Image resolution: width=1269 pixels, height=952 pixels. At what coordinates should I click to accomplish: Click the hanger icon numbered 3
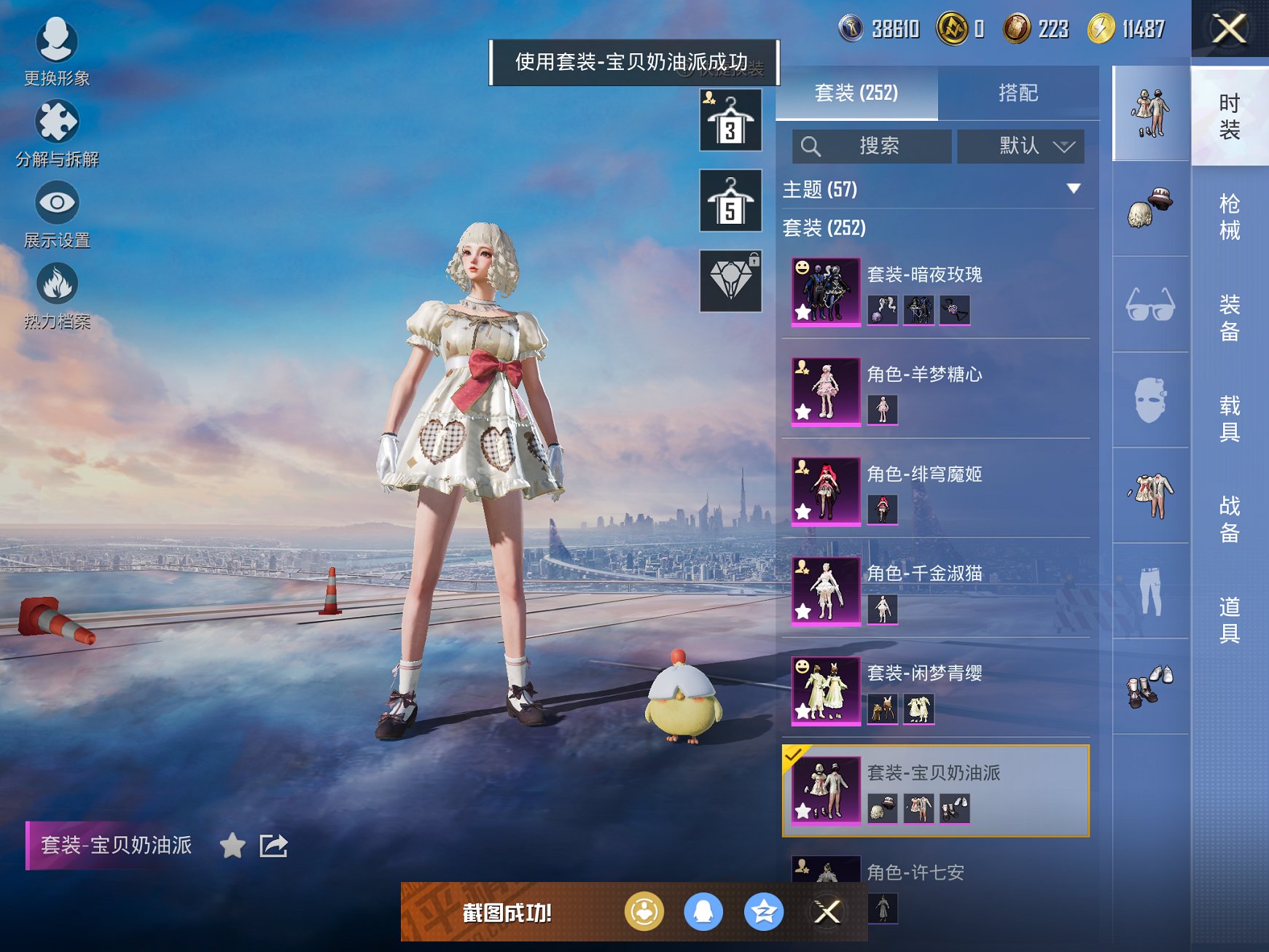(730, 121)
